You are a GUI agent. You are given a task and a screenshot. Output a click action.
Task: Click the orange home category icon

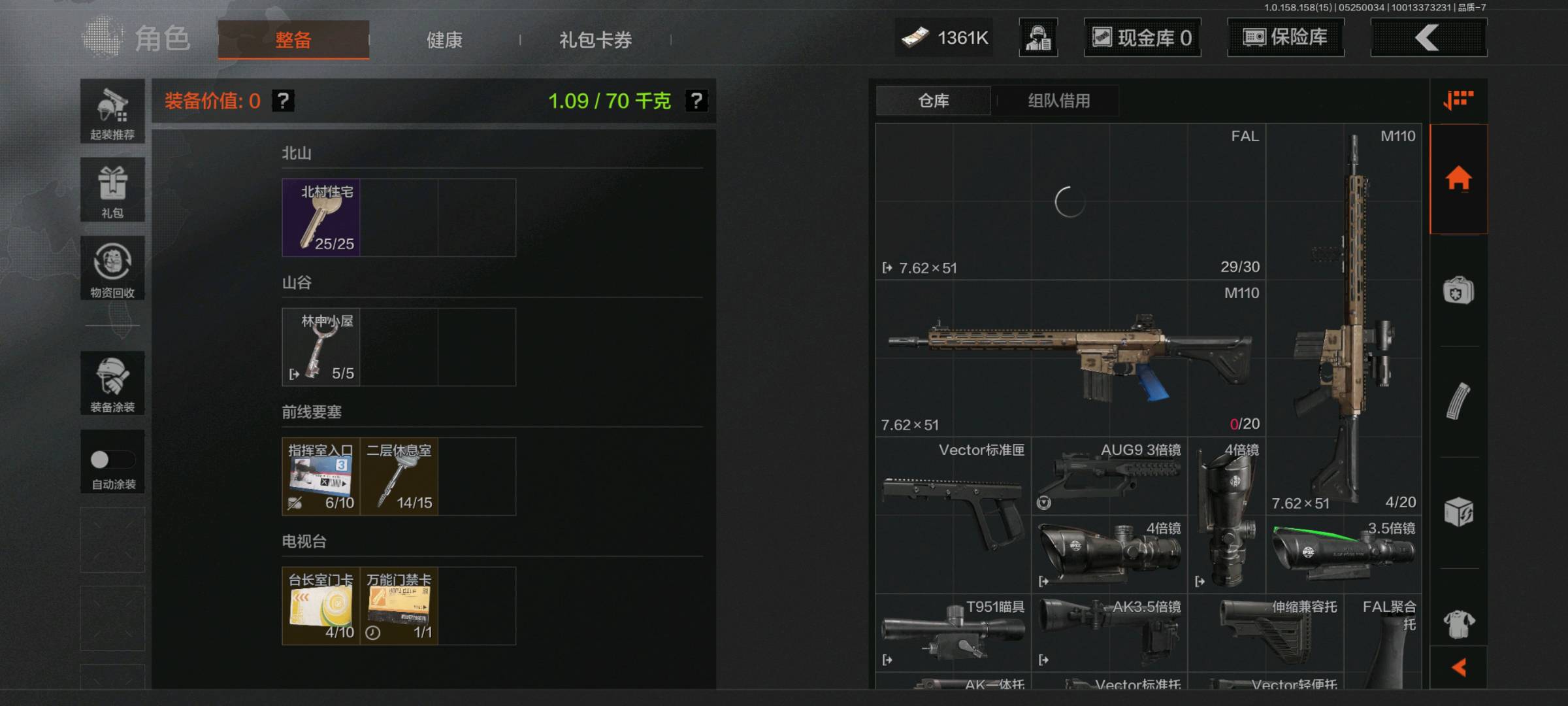1458,178
